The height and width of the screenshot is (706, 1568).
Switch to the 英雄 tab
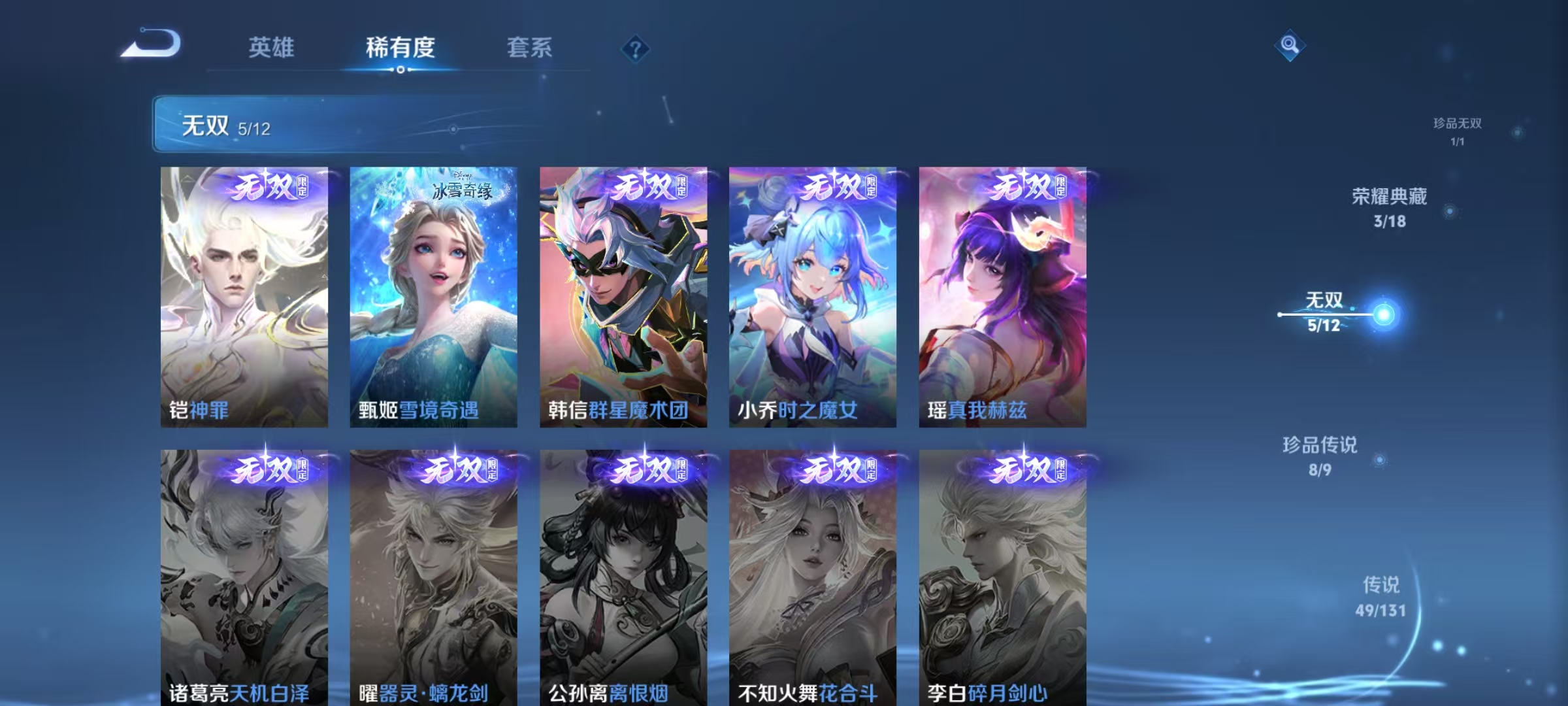pyautogui.click(x=272, y=48)
